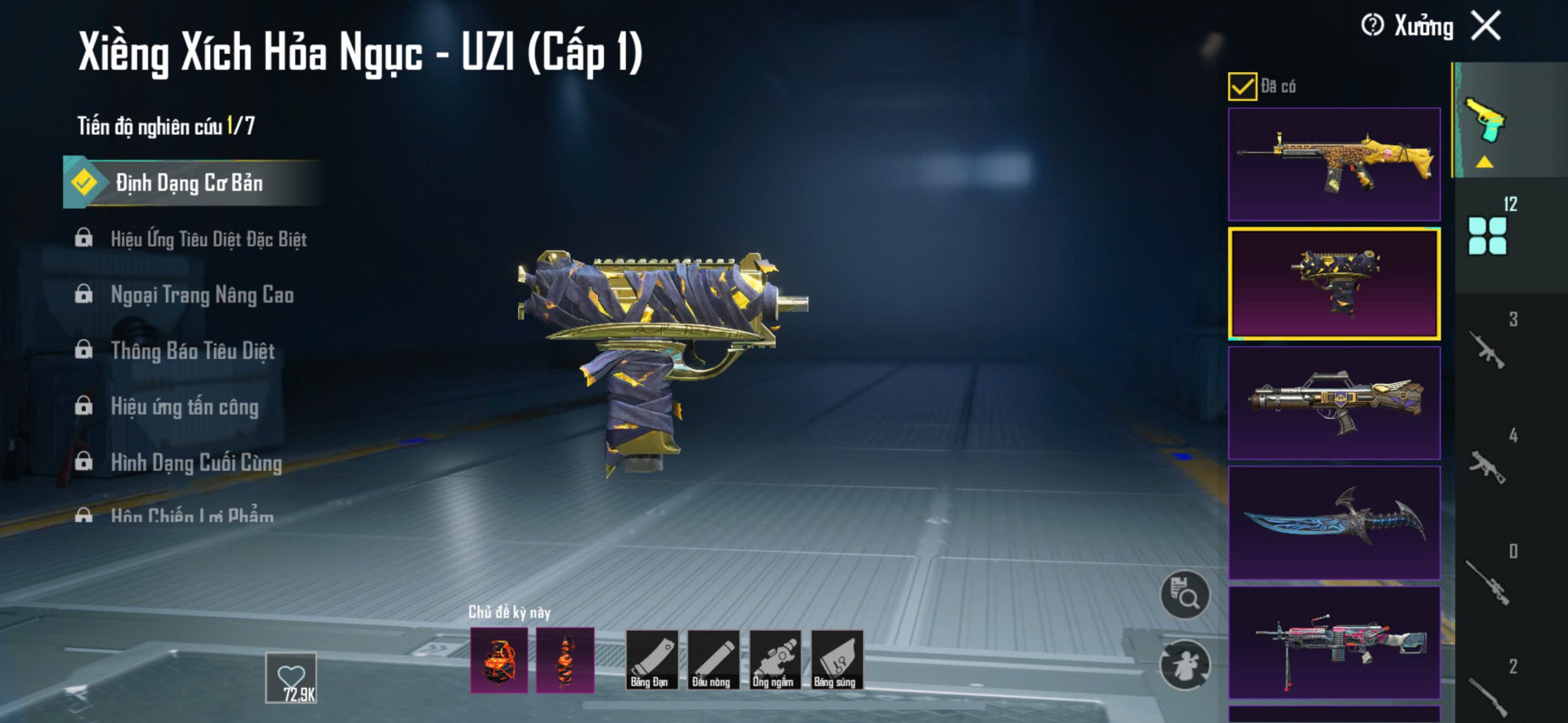Select Hiệu ứng tấn công upgrade entry
The image size is (1568, 723).
184,407
